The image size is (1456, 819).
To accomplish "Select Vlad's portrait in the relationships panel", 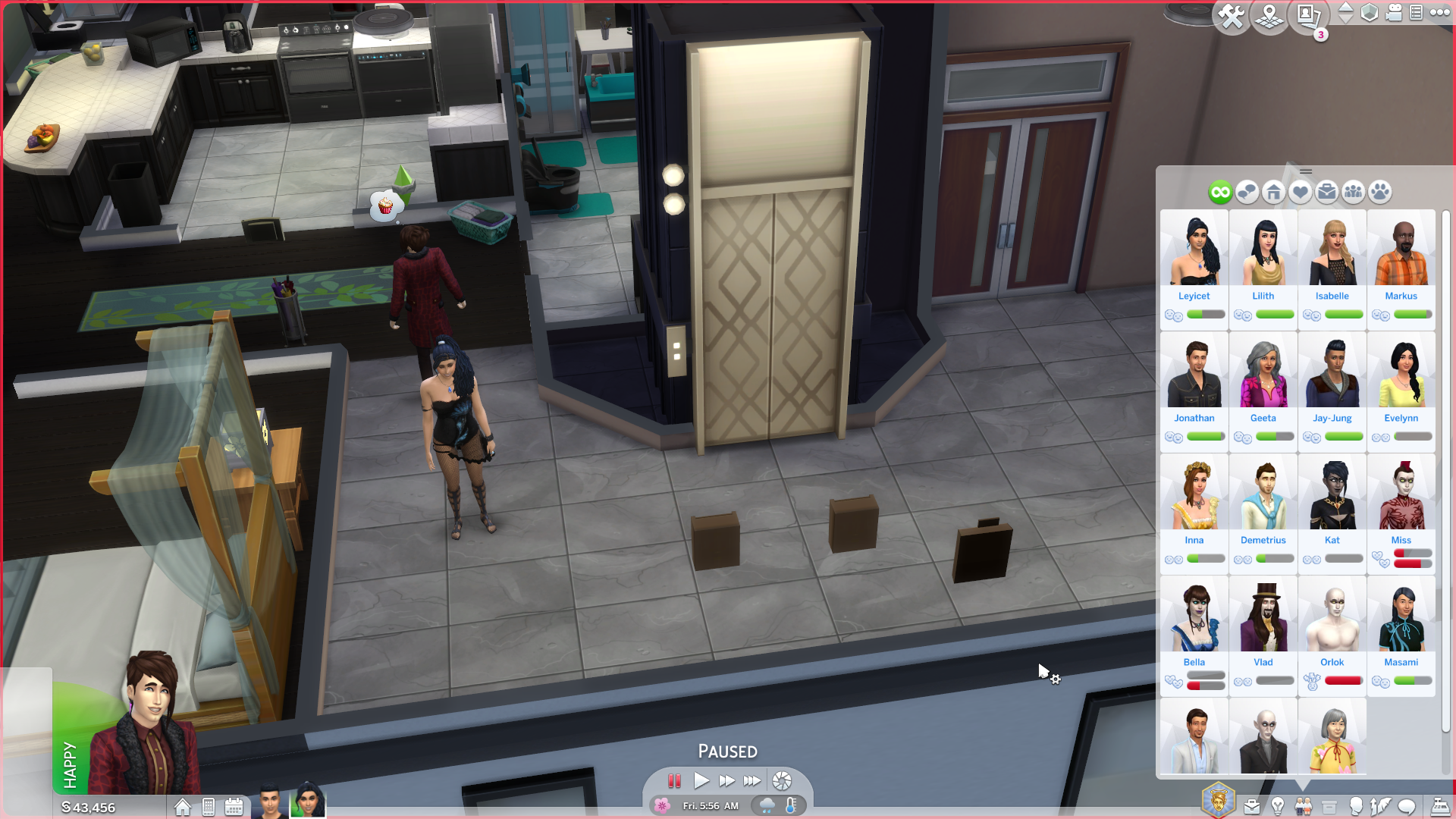I will (x=1263, y=616).
